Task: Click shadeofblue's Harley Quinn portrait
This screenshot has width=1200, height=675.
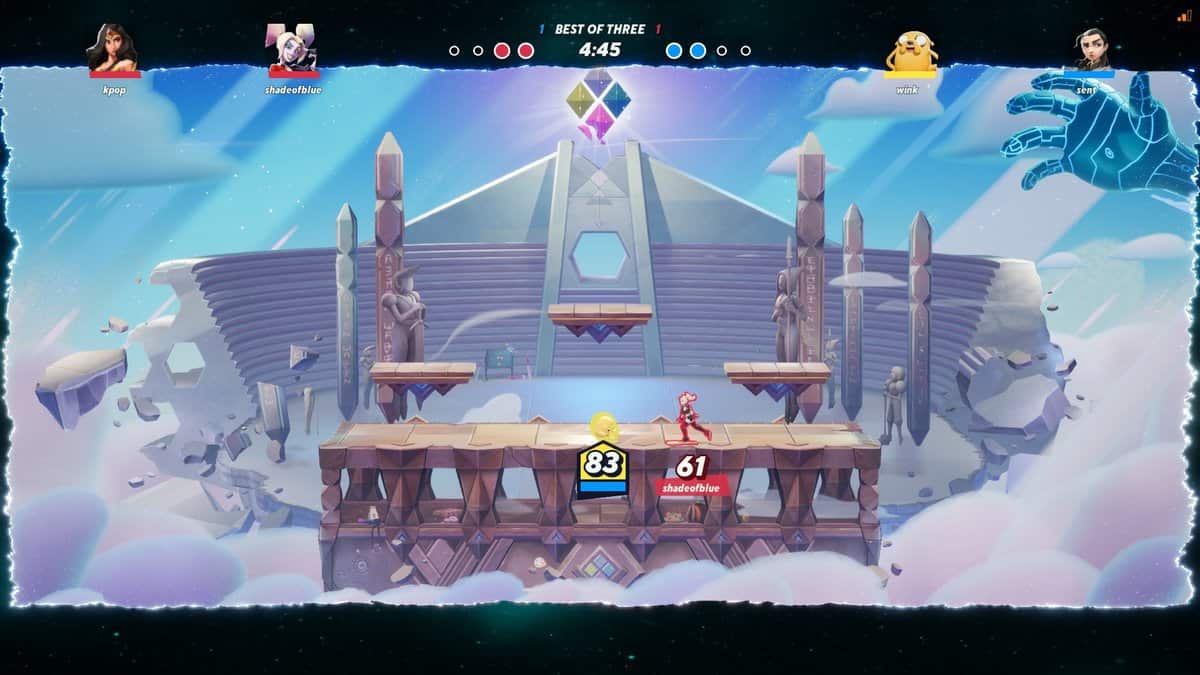Action: coord(293,48)
